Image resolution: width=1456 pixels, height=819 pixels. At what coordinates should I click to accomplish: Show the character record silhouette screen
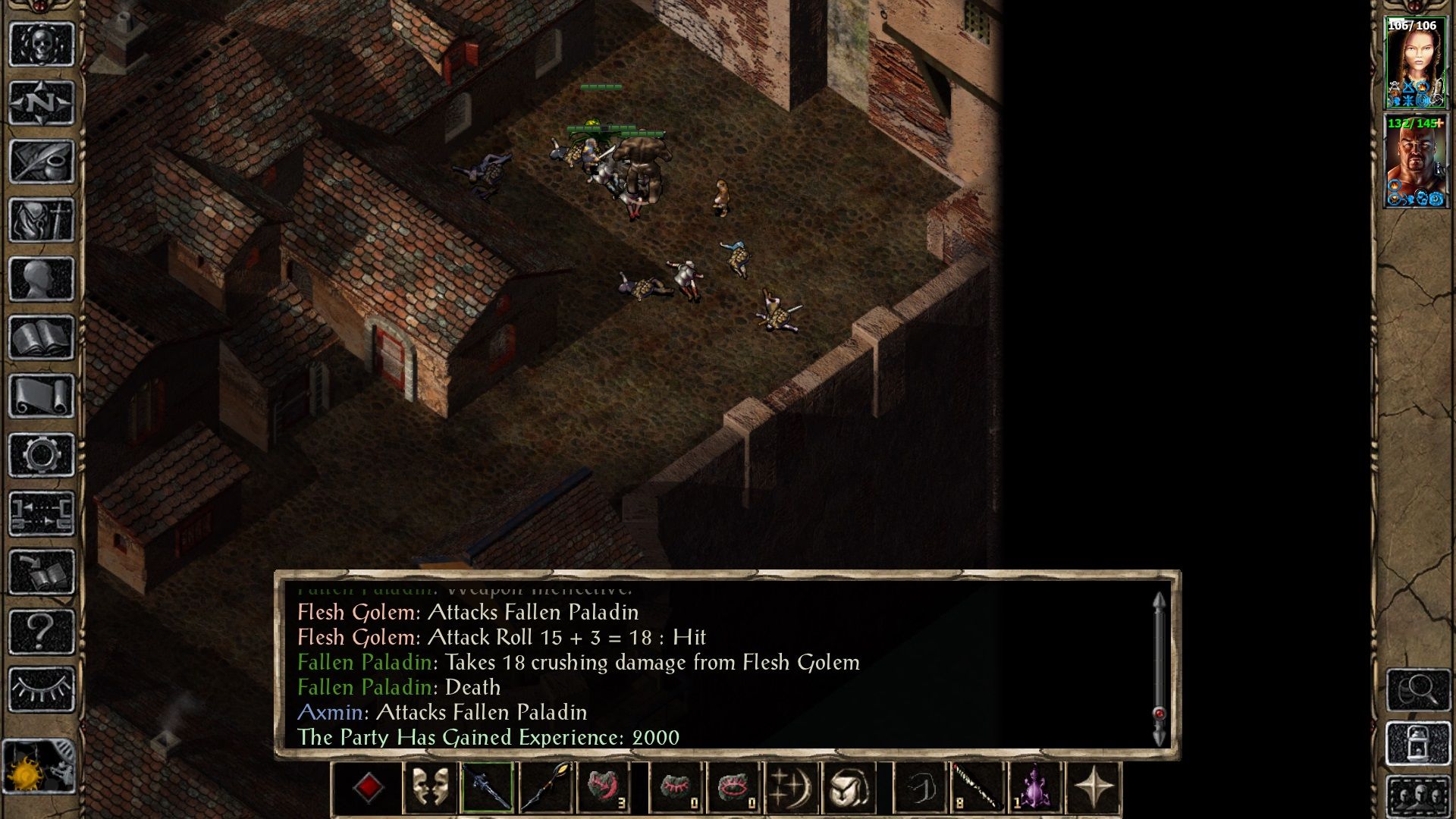point(42,278)
